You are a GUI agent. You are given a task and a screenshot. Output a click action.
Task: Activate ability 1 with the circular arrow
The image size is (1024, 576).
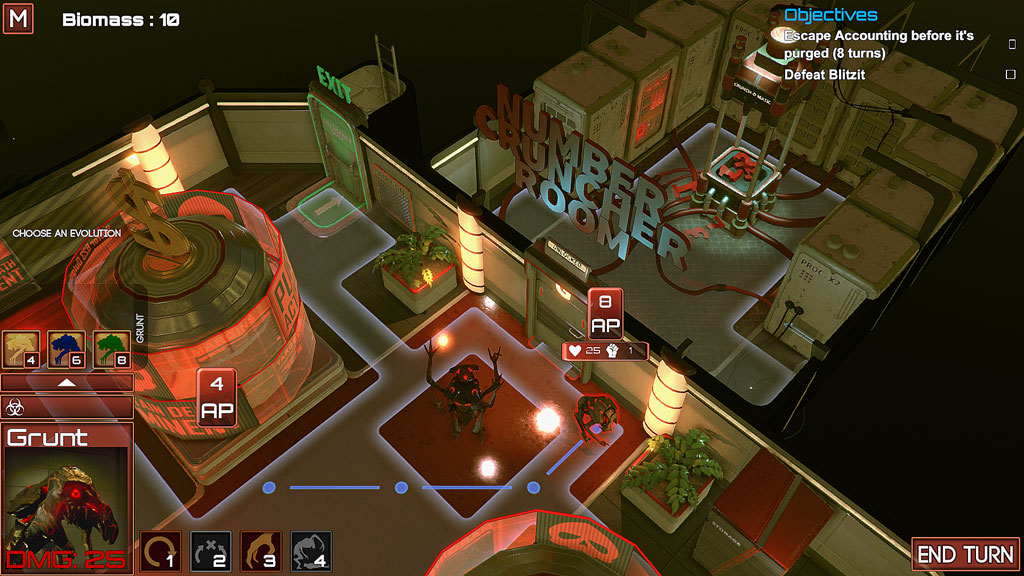(160, 551)
